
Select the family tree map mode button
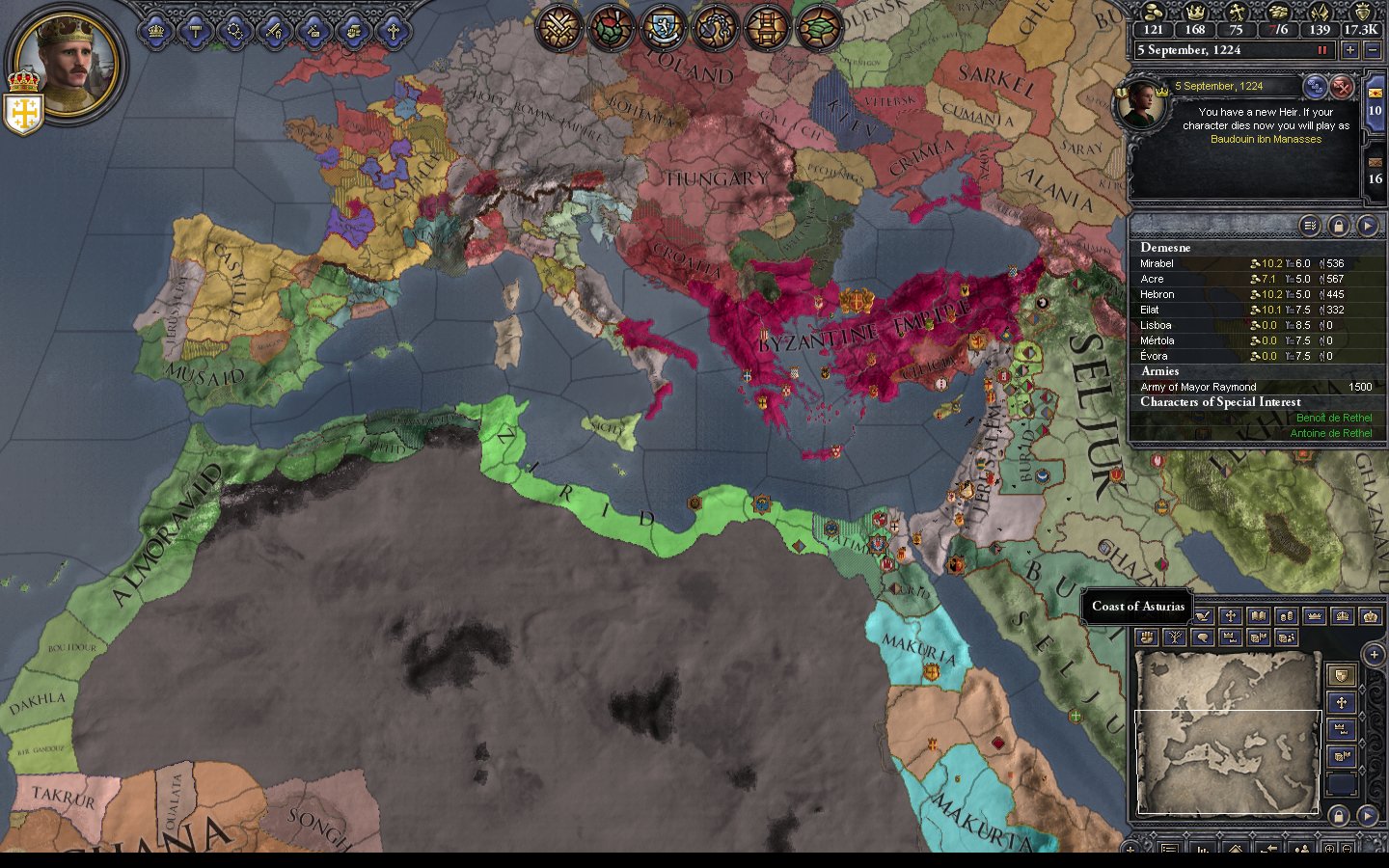coord(1174,637)
